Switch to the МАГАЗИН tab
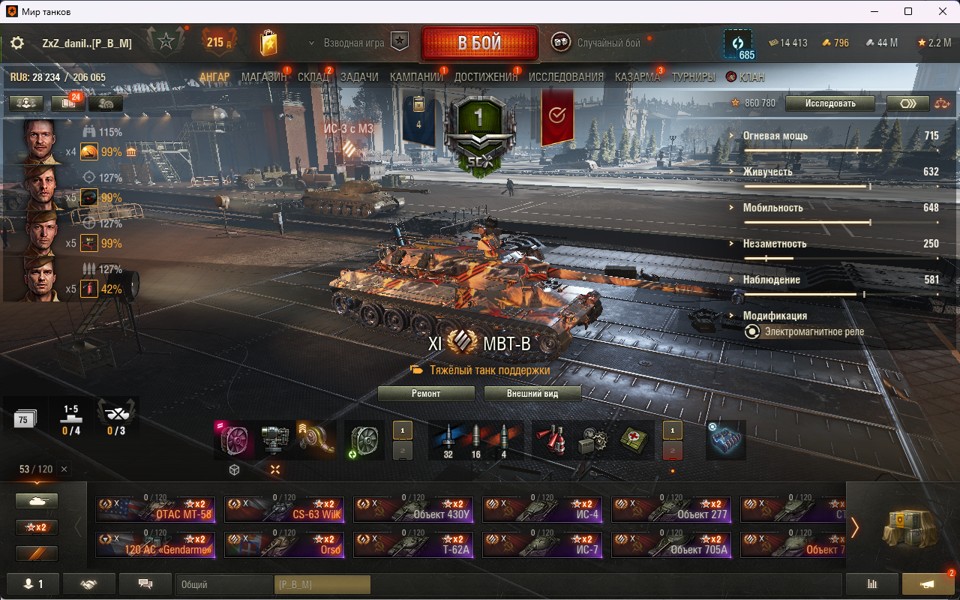 pyautogui.click(x=263, y=77)
